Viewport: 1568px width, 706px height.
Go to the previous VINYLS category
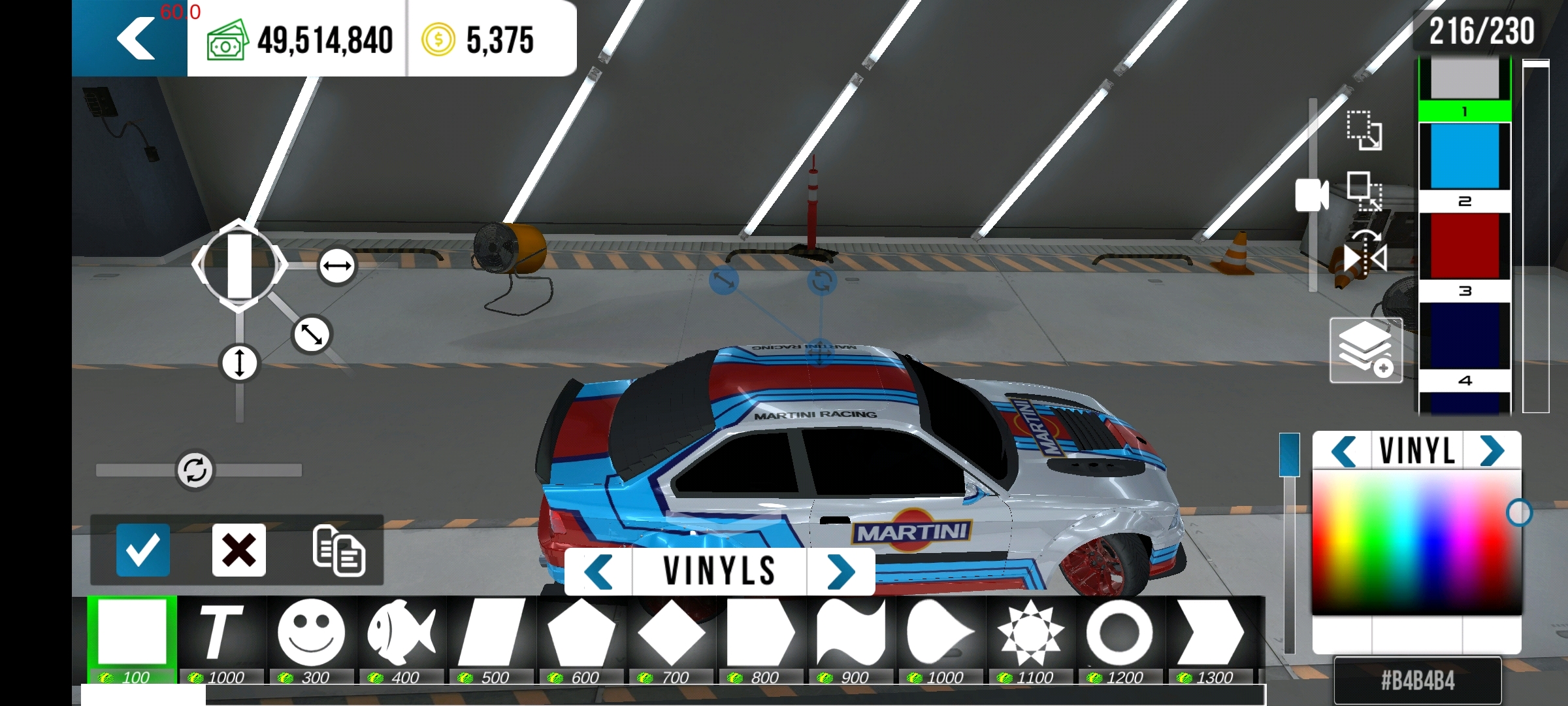(x=598, y=572)
